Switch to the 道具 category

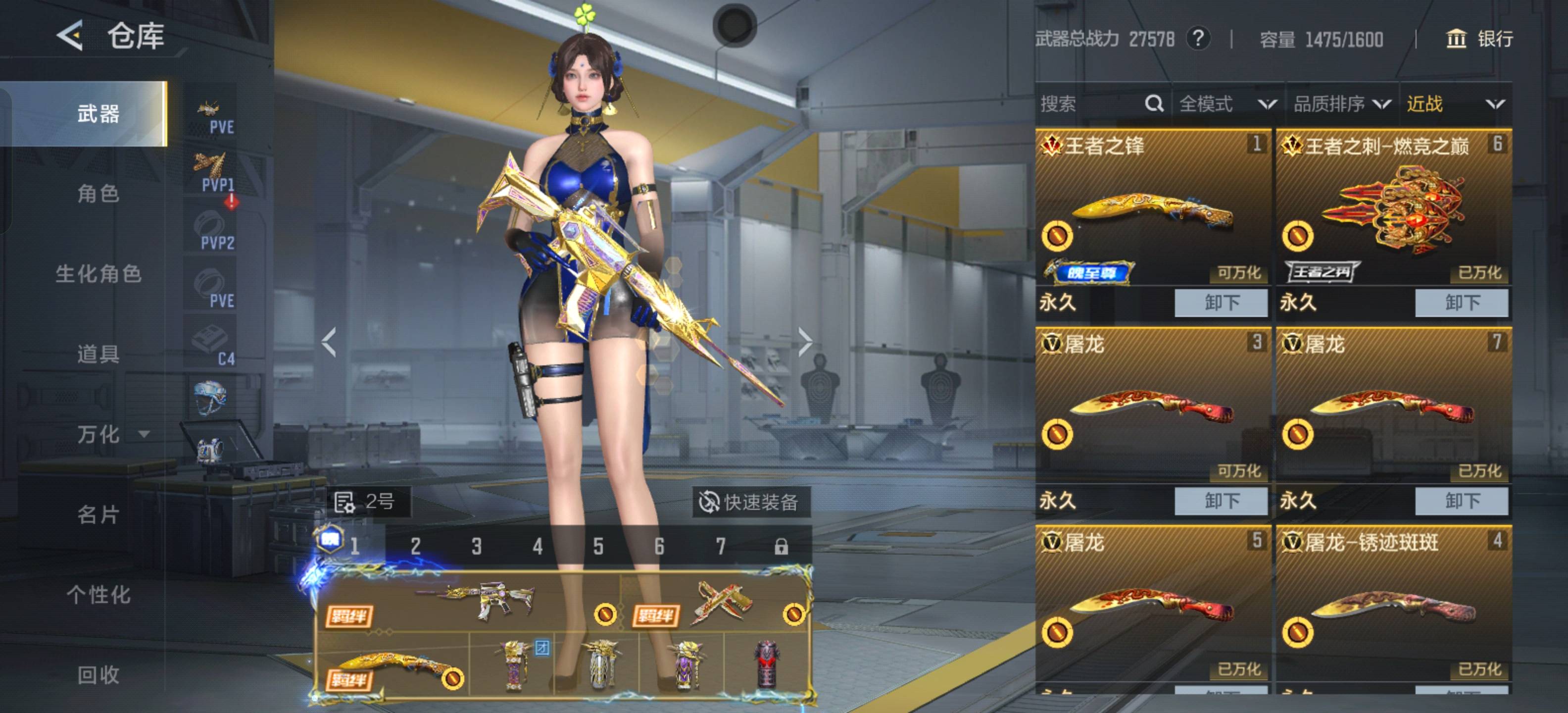click(x=98, y=354)
